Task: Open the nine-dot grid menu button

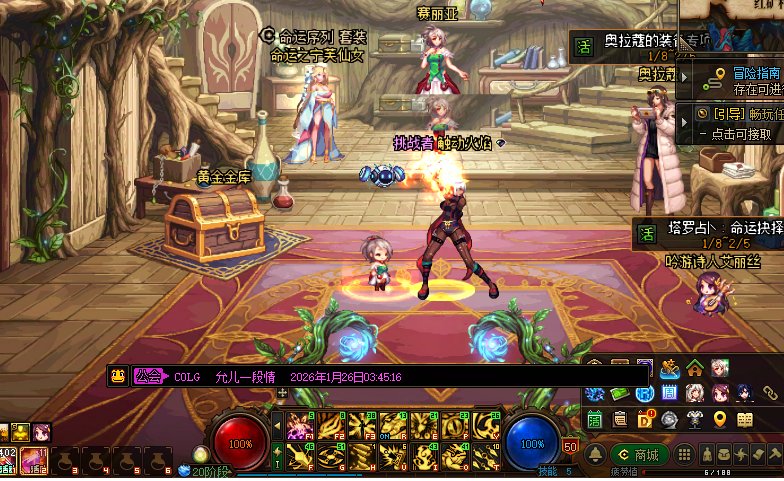Action: pos(685,455)
